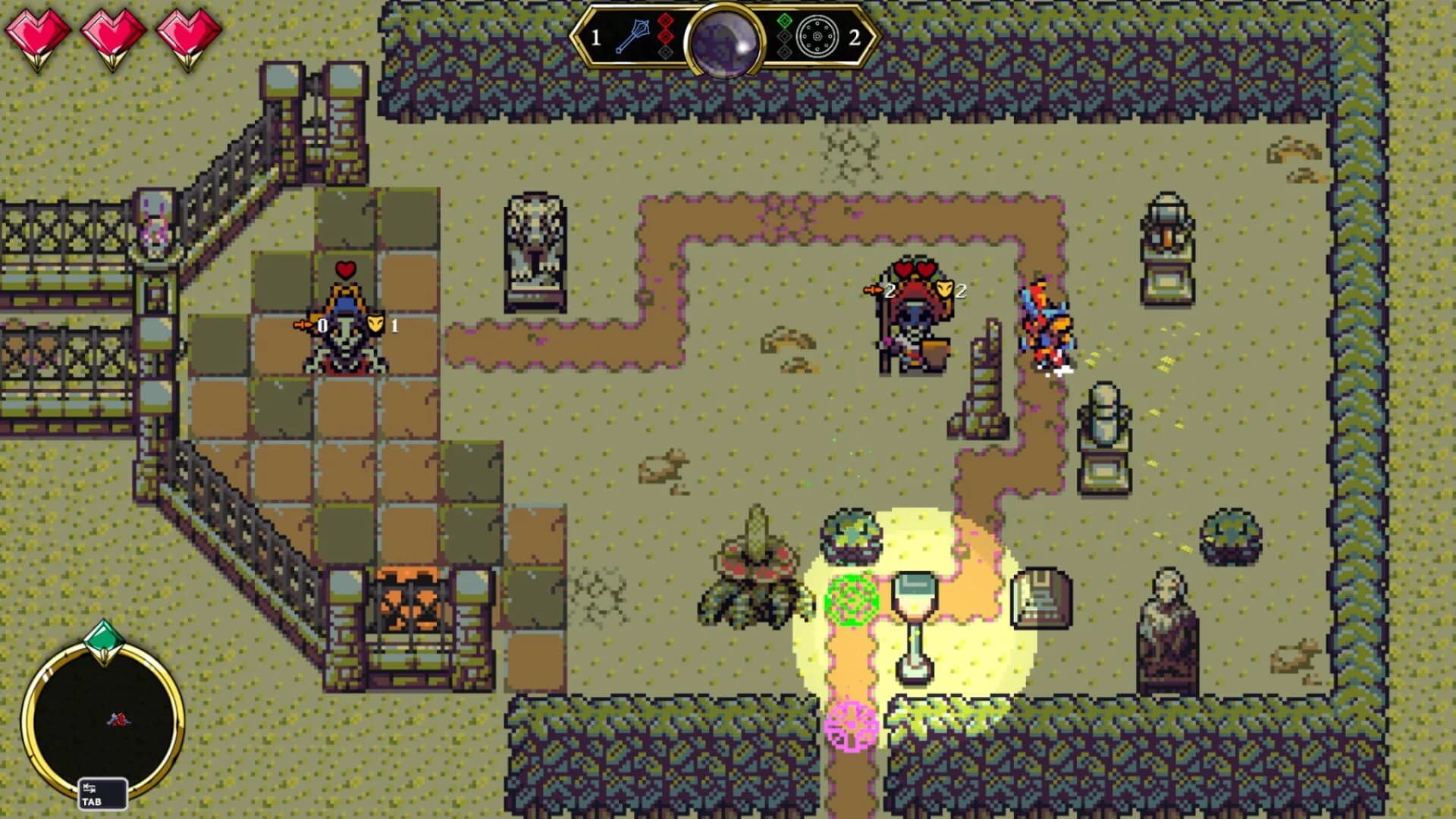Toggle the top red diamond charge indicator
This screenshot has height=819, width=1456.
point(665,19)
